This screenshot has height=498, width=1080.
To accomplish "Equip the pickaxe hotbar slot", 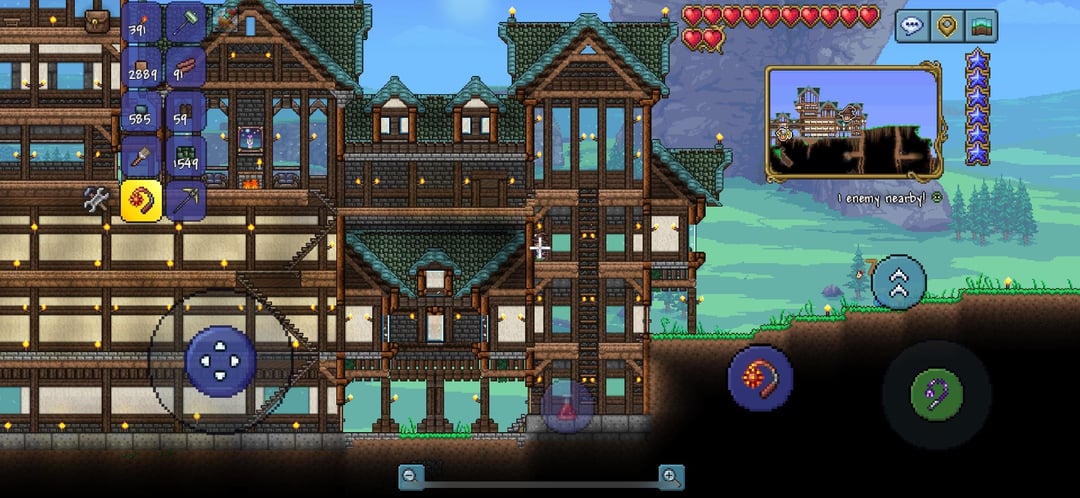I will pos(185,200).
